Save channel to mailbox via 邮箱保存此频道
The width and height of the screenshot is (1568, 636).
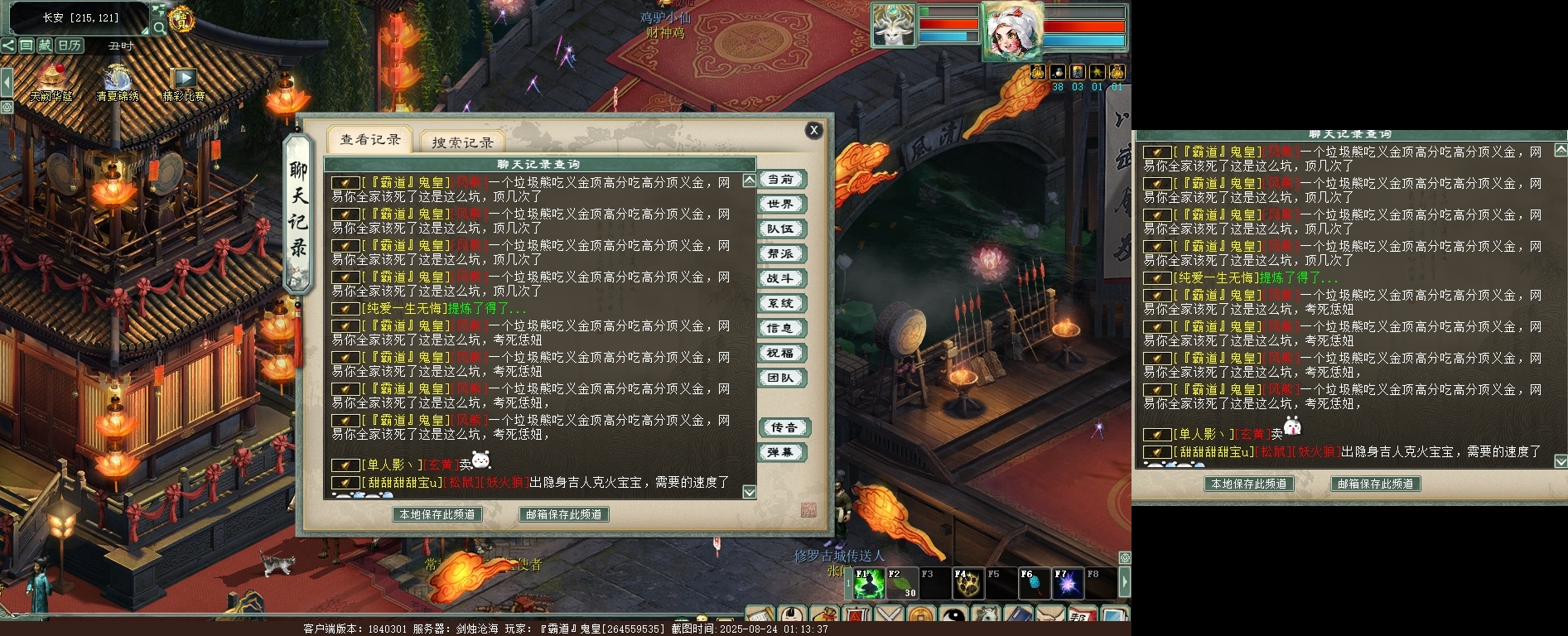click(564, 514)
